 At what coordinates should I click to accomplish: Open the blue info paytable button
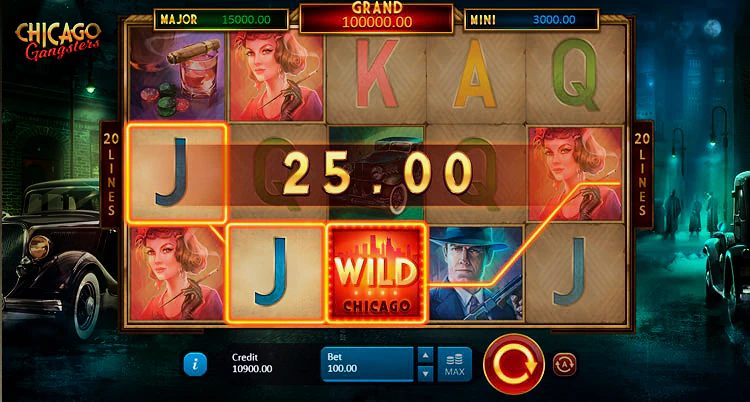pos(194,363)
